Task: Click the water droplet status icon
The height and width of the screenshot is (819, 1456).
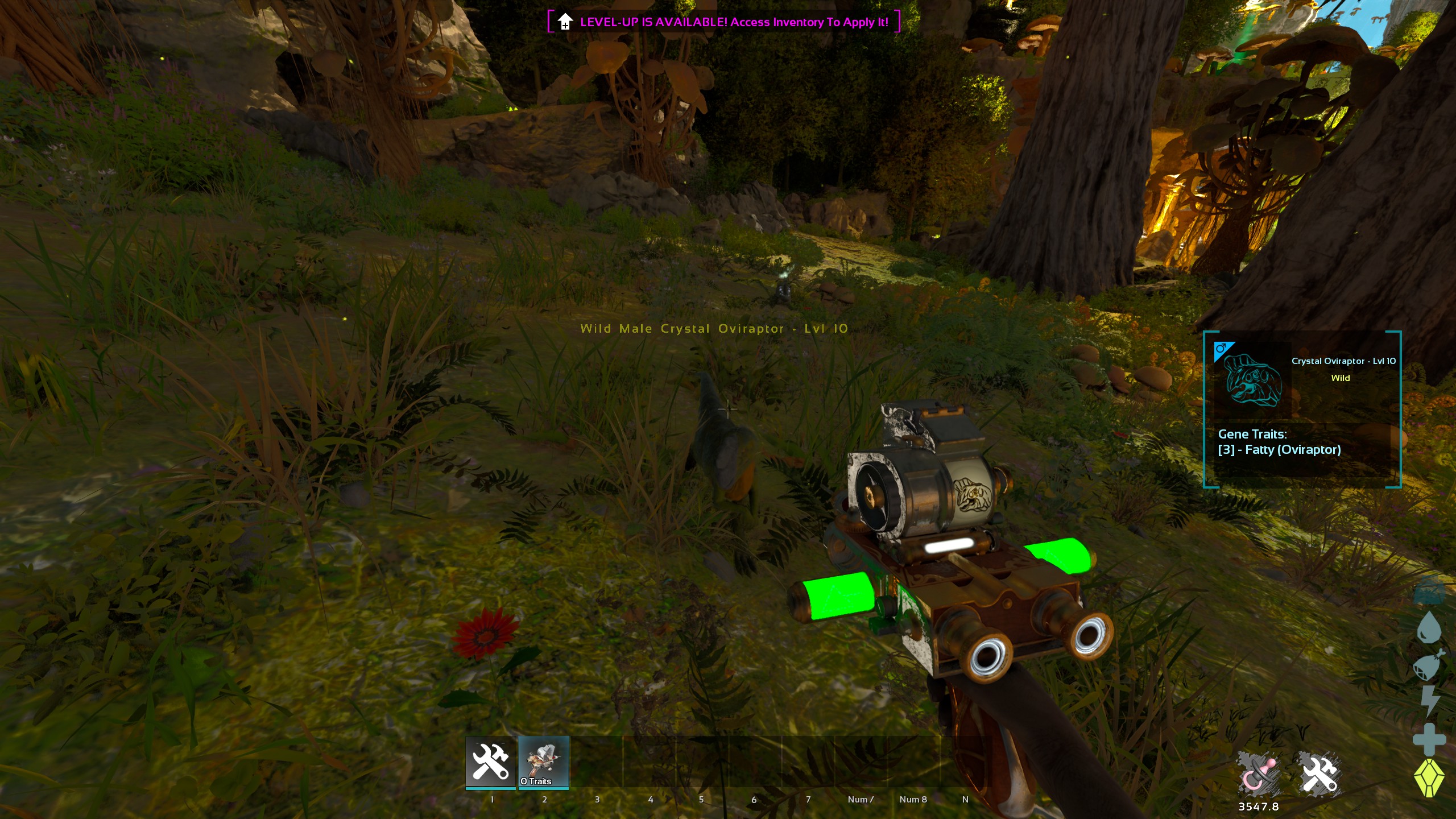Action: coord(1429,628)
